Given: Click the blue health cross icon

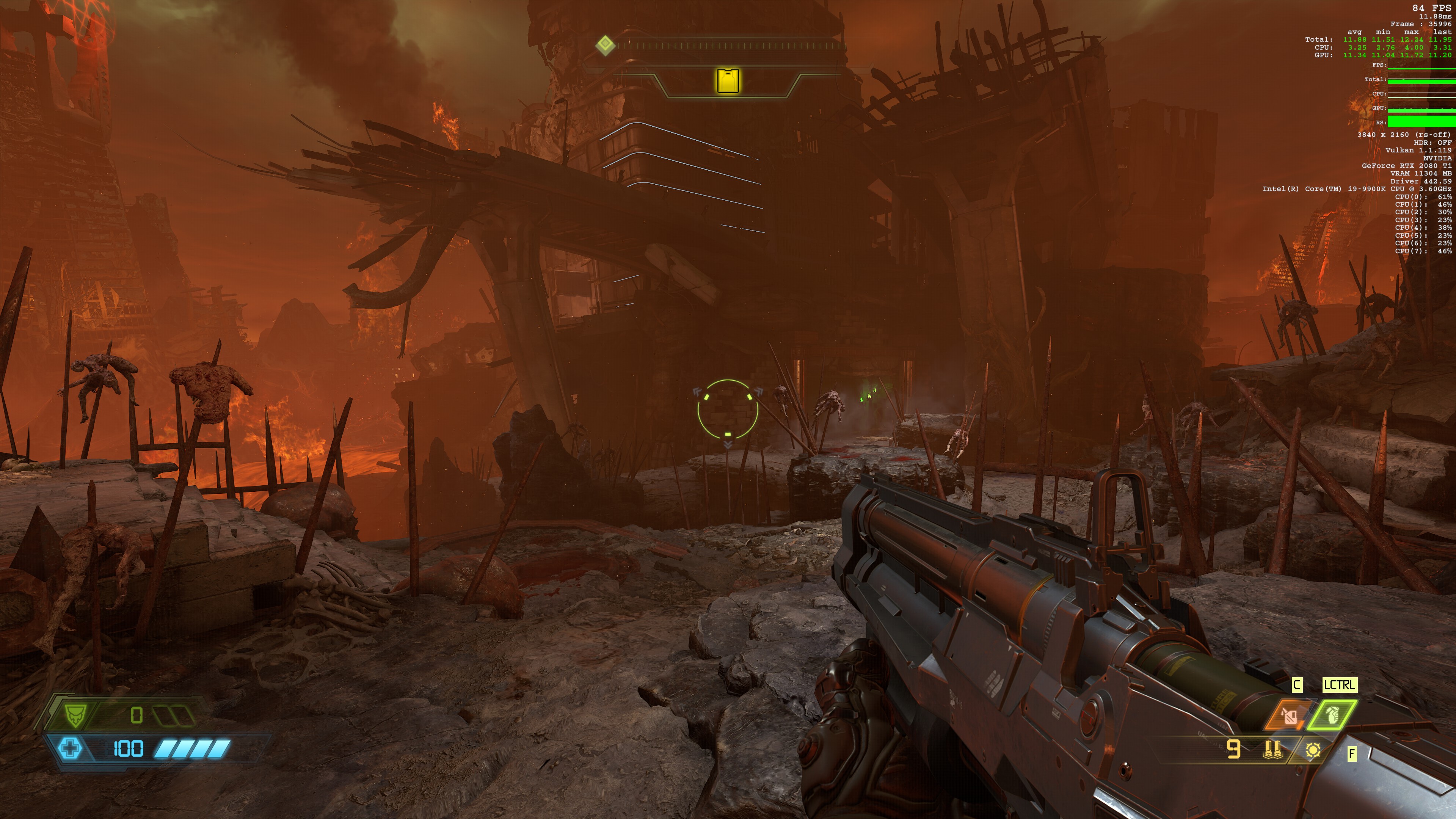Looking at the screenshot, I should [x=70, y=748].
